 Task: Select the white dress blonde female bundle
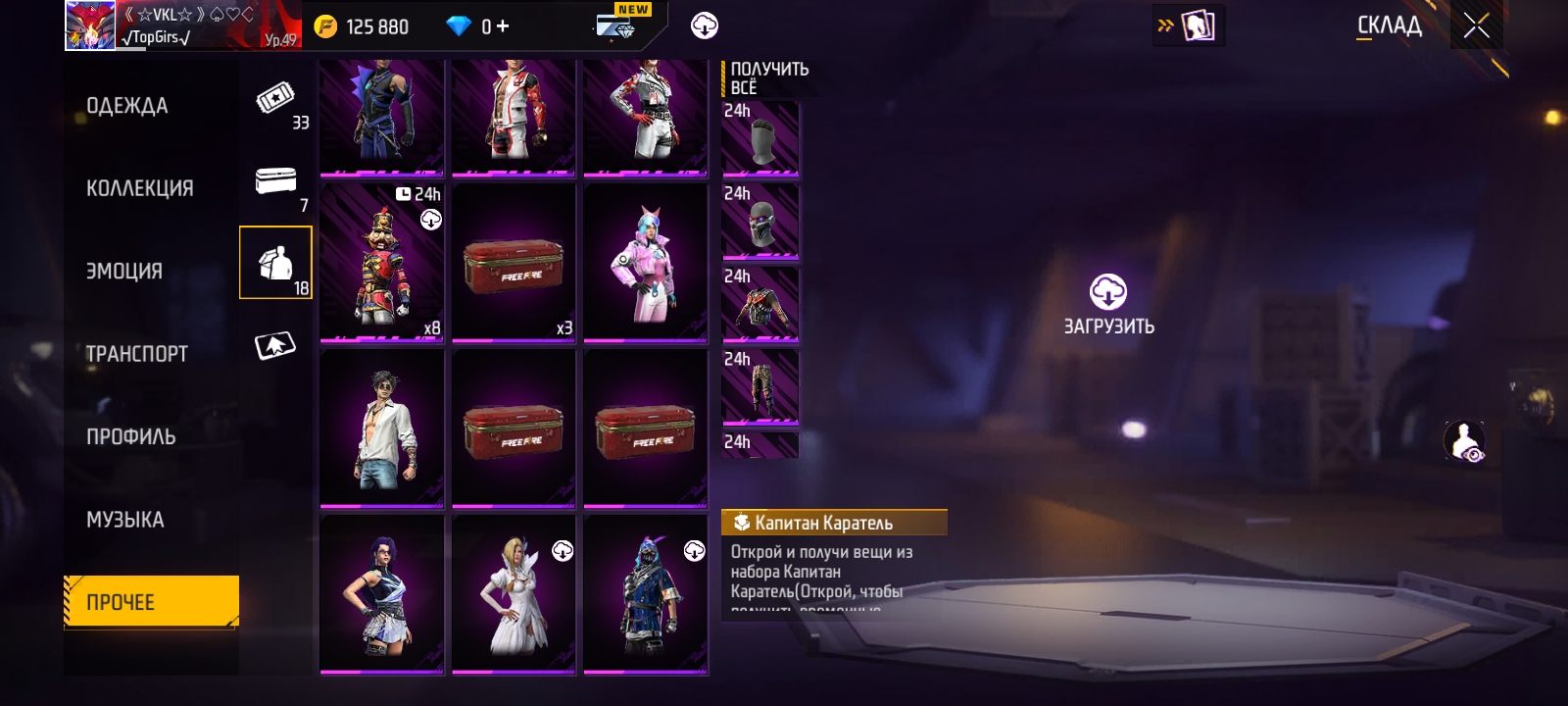513,594
